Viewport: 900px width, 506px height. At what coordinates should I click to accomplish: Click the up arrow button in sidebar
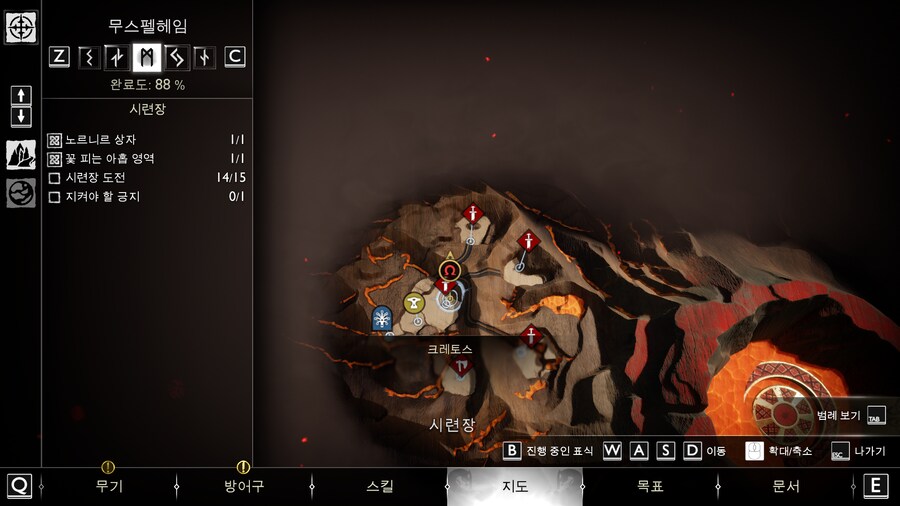pyautogui.click(x=21, y=96)
